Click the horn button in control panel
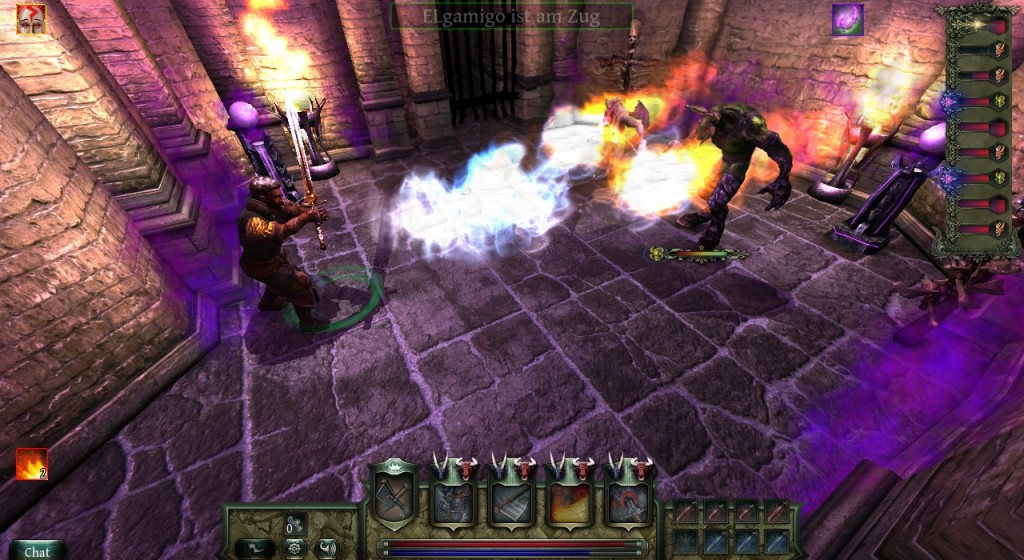 327,548
